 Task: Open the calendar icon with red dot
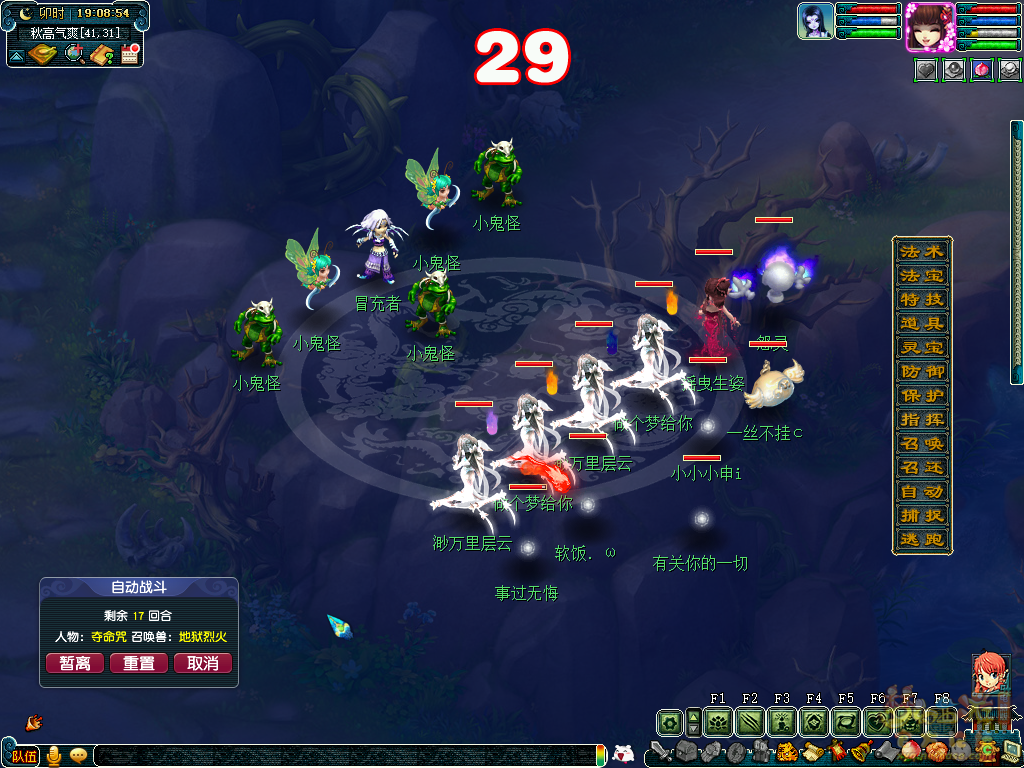coord(129,54)
